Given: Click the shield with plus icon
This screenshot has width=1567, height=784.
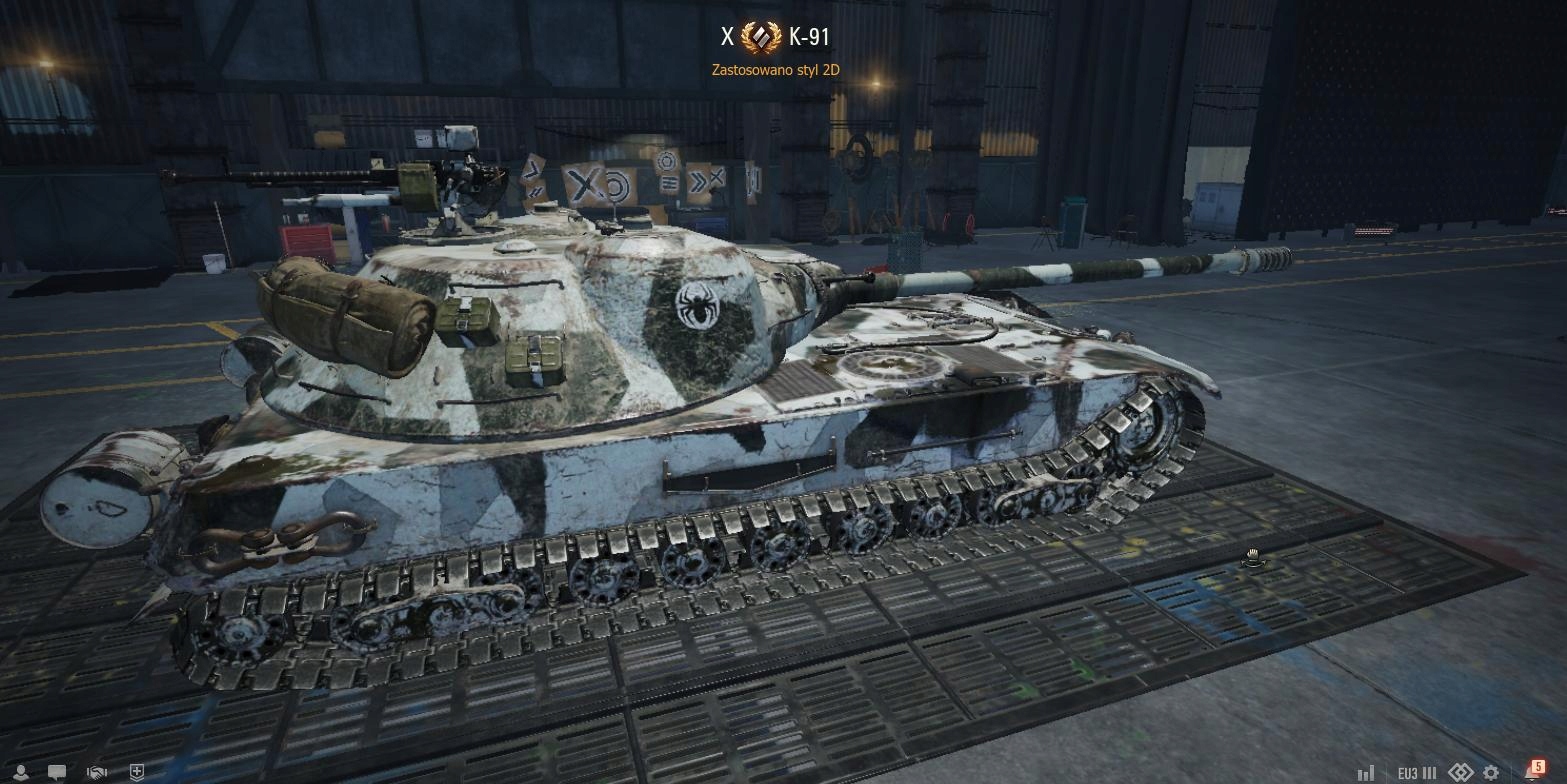Looking at the screenshot, I should pos(137,772).
